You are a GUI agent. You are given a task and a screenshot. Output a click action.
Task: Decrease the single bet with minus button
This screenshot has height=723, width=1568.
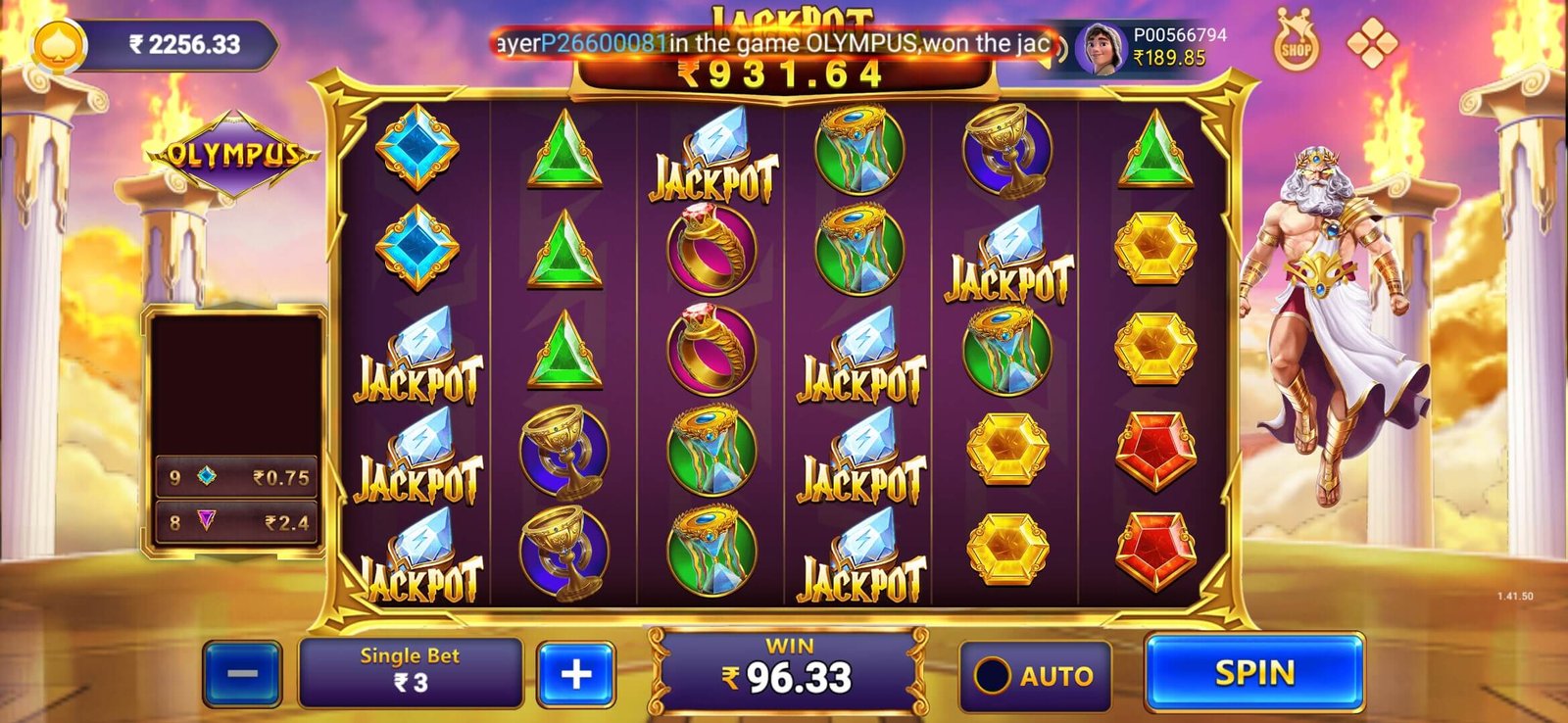[242, 675]
